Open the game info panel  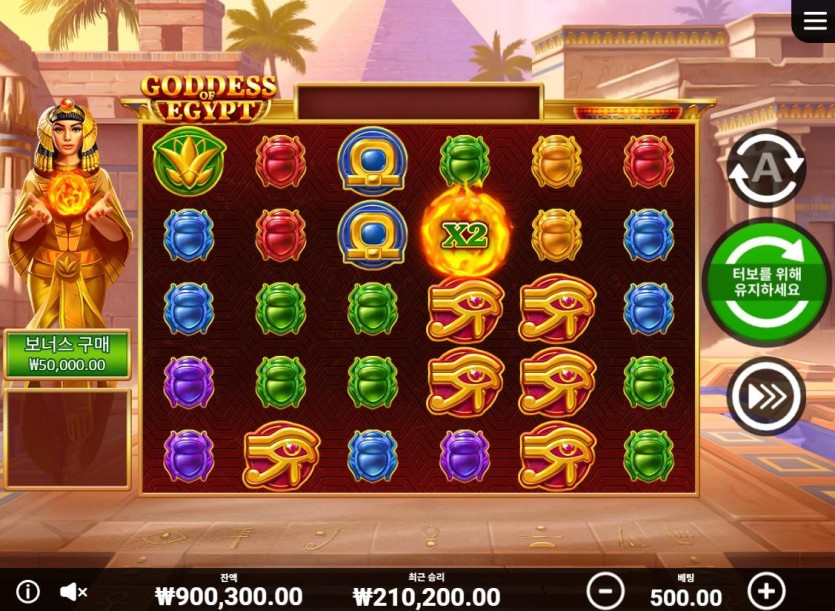[28, 592]
